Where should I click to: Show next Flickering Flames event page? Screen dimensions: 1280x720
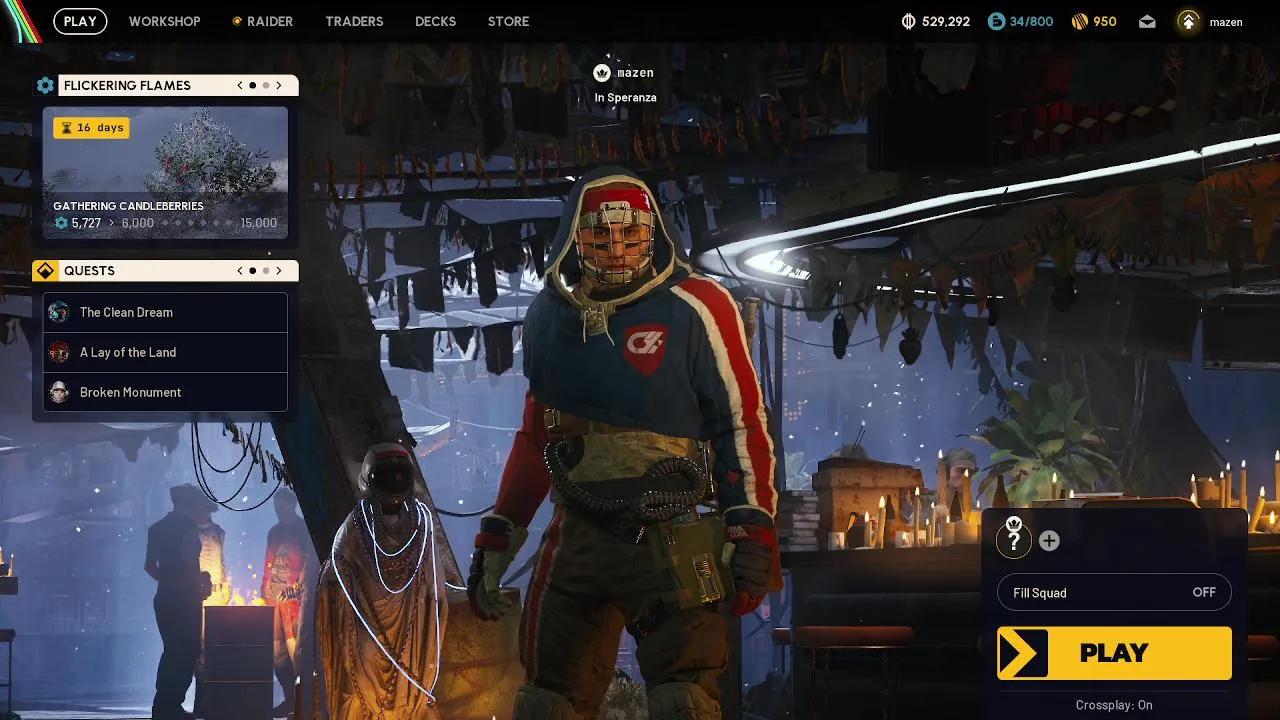[279, 86]
